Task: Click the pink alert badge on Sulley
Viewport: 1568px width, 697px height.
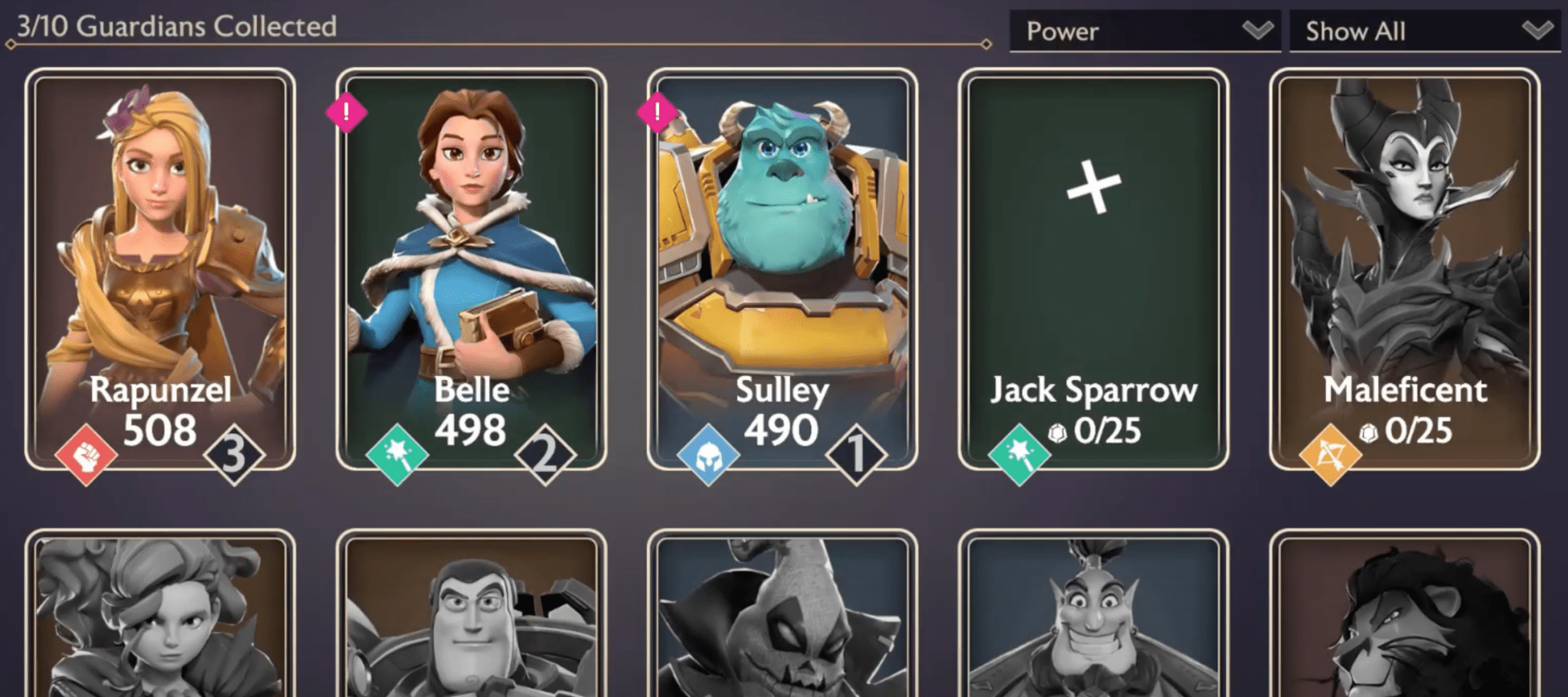Action: (657, 113)
